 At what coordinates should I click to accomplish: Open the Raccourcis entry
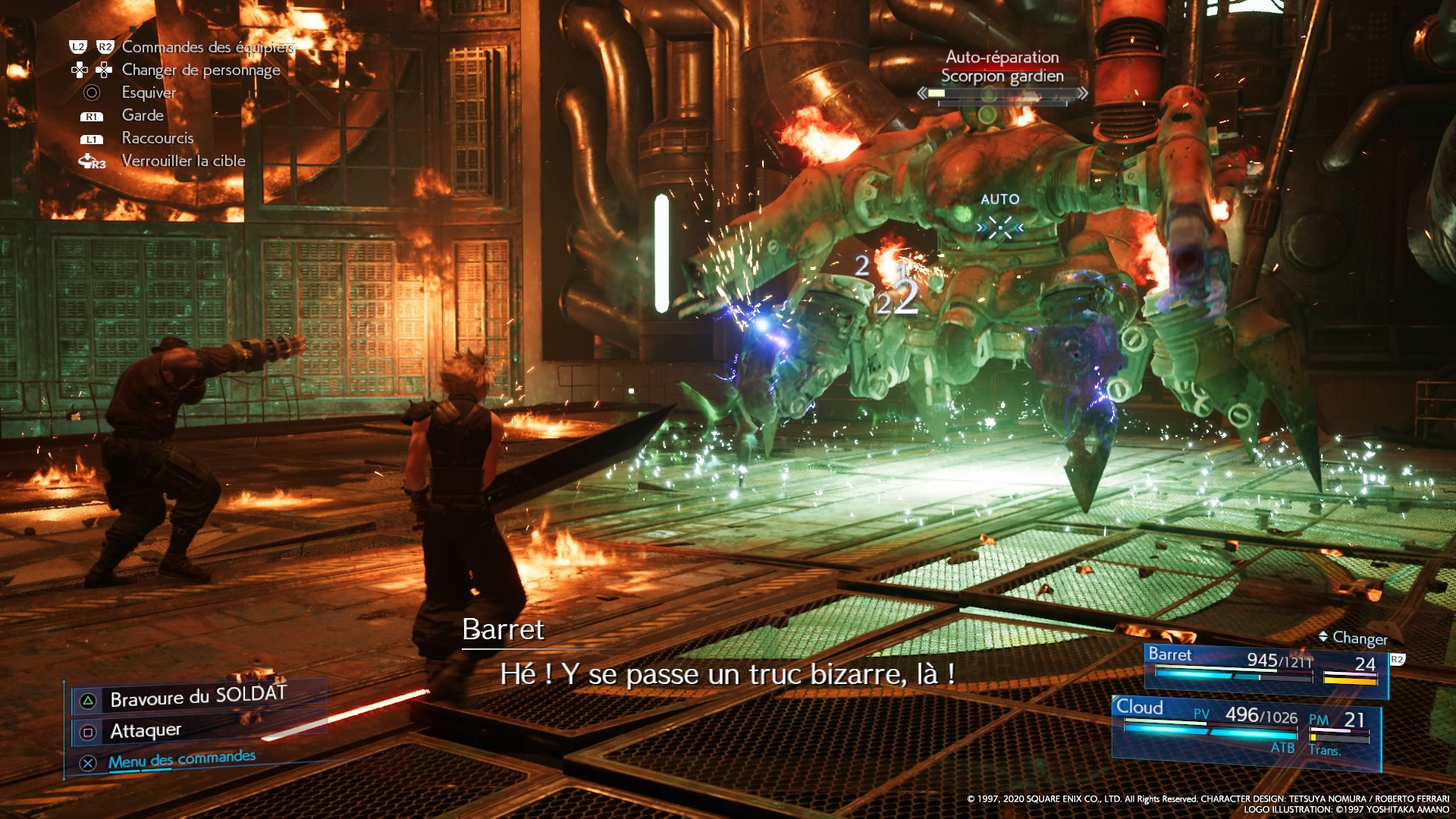(x=158, y=138)
